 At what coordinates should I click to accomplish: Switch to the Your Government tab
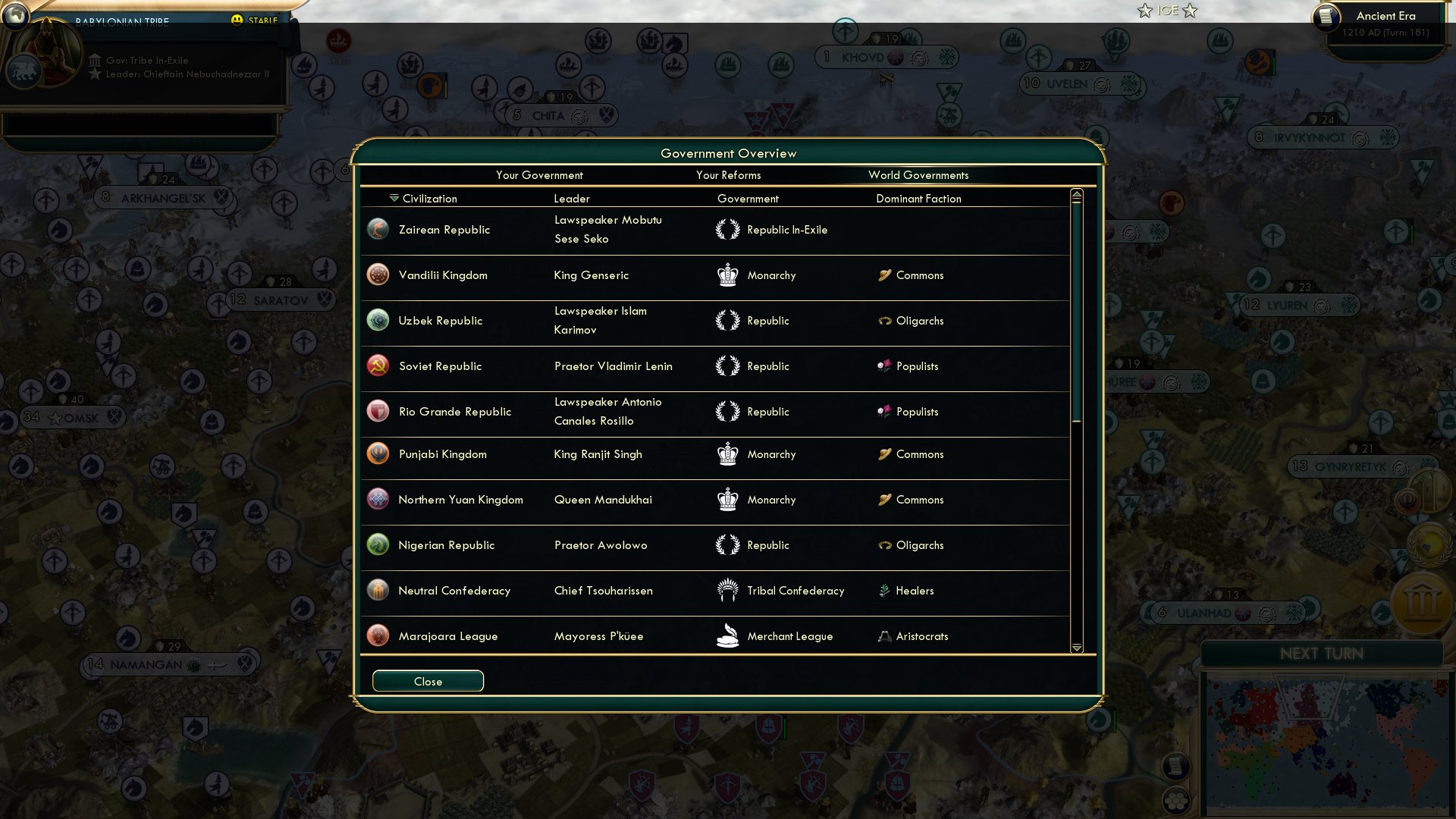[x=539, y=174]
